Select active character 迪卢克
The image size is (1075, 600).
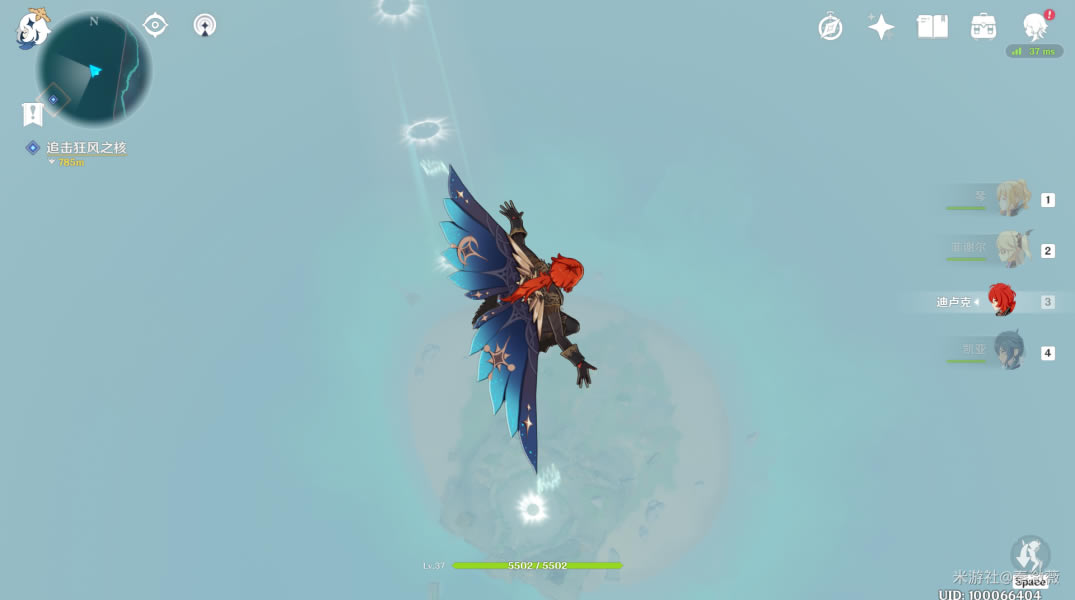1001,301
